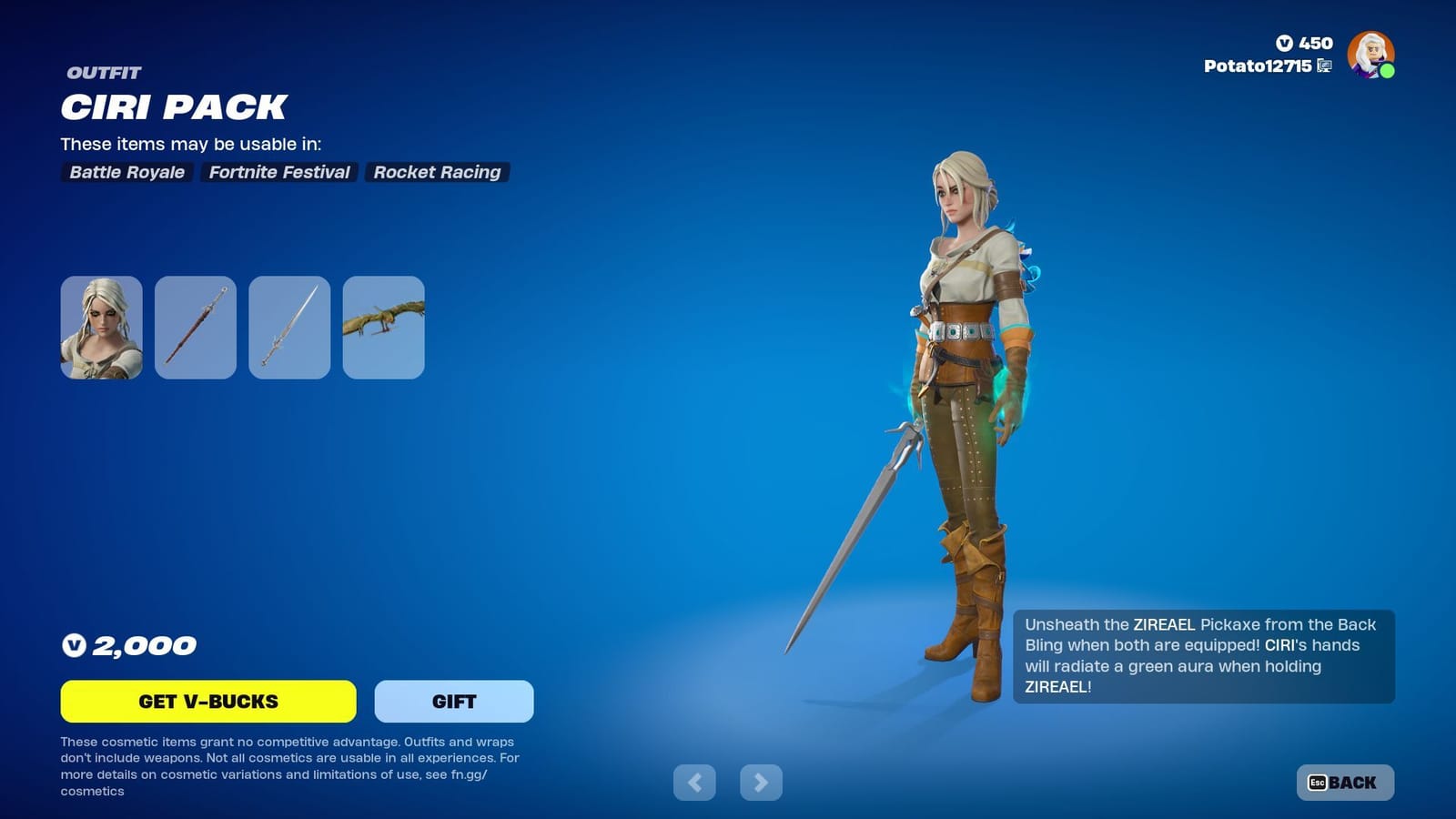Select the dragon back bling thumbnail
The height and width of the screenshot is (819, 1456).
tap(383, 328)
